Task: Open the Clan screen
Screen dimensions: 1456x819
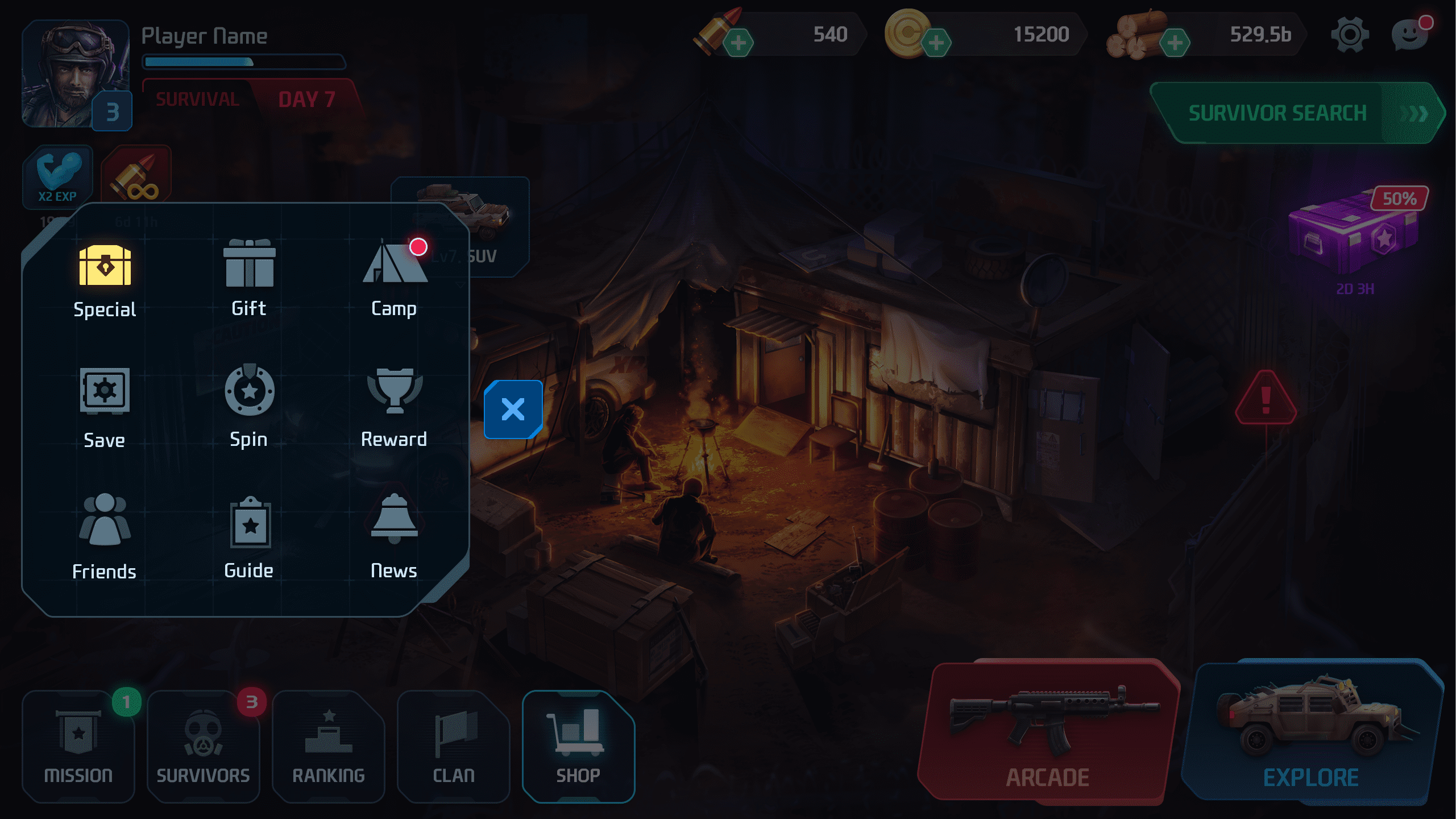Action: coord(454,746)
